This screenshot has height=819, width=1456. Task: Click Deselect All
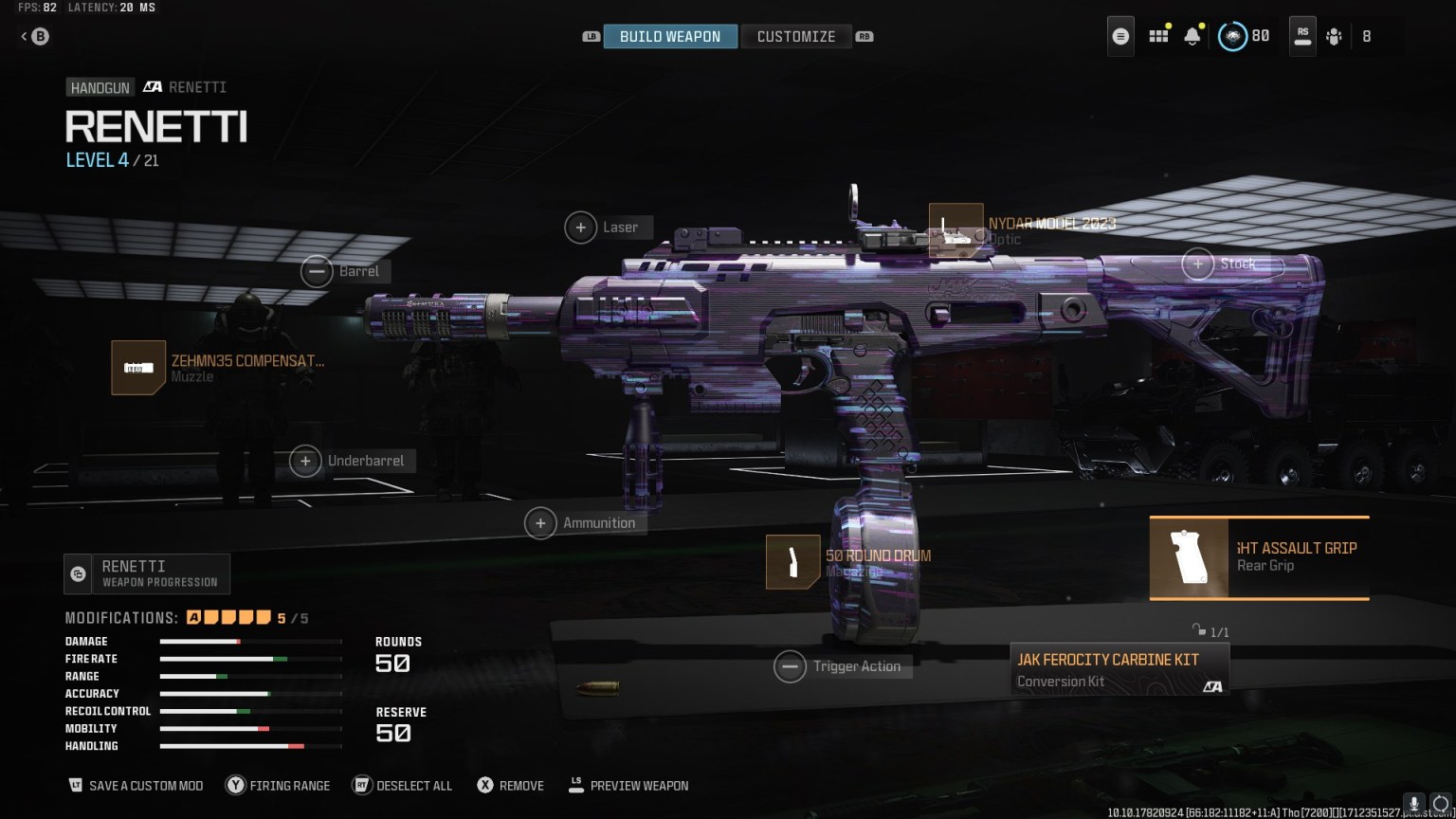[x=402, y=785]
